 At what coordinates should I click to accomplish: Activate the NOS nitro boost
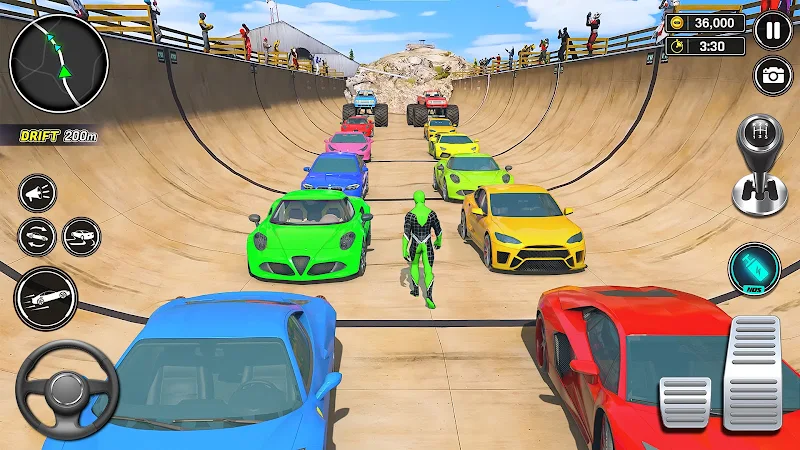click(x=754, y=270)
